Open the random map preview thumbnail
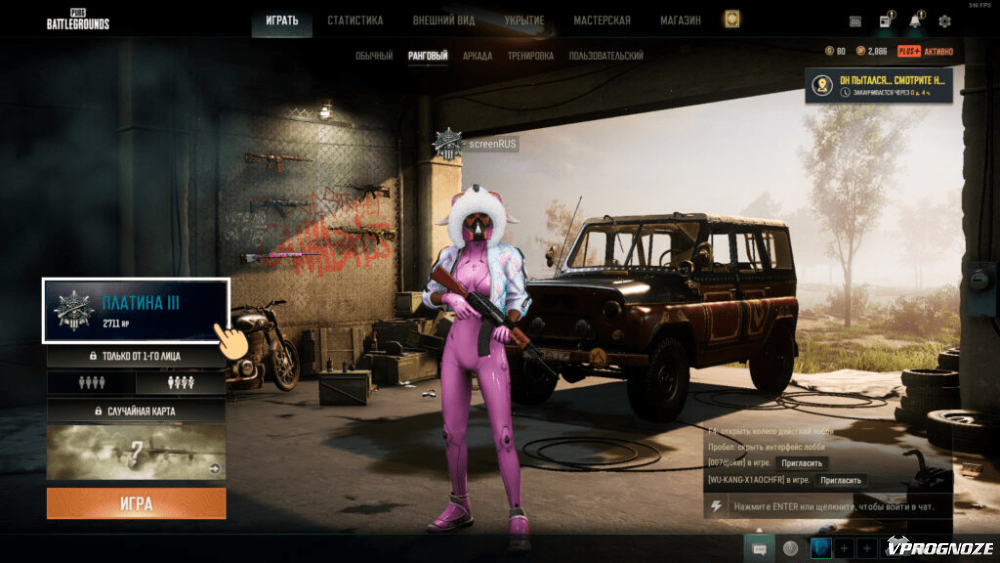The height and width of the screenshot is (563, 1000). [x=136, y=452]
